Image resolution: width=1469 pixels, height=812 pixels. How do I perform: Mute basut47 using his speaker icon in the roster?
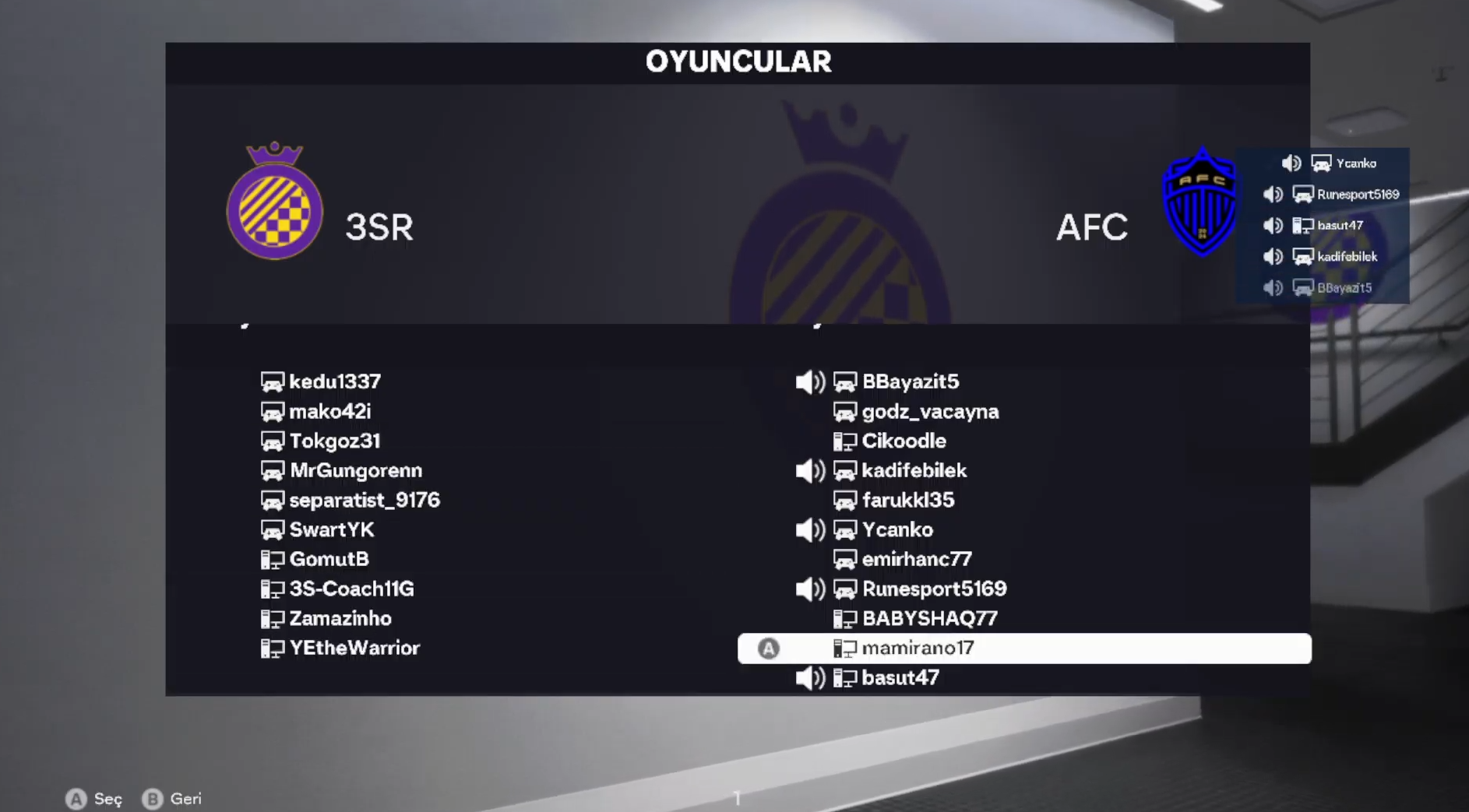tap(810, 678)
